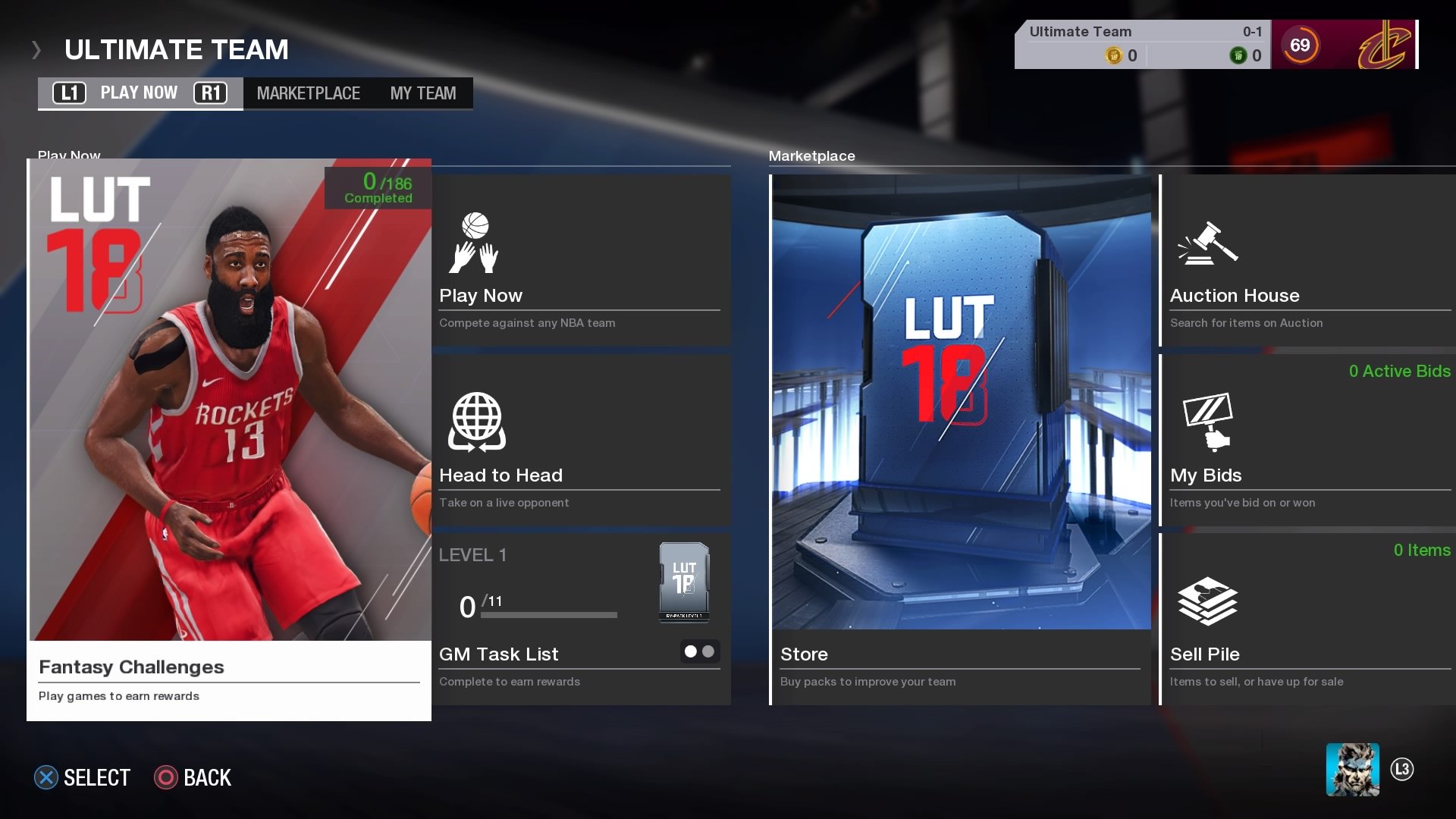Open the Store to buy packs

959,654
